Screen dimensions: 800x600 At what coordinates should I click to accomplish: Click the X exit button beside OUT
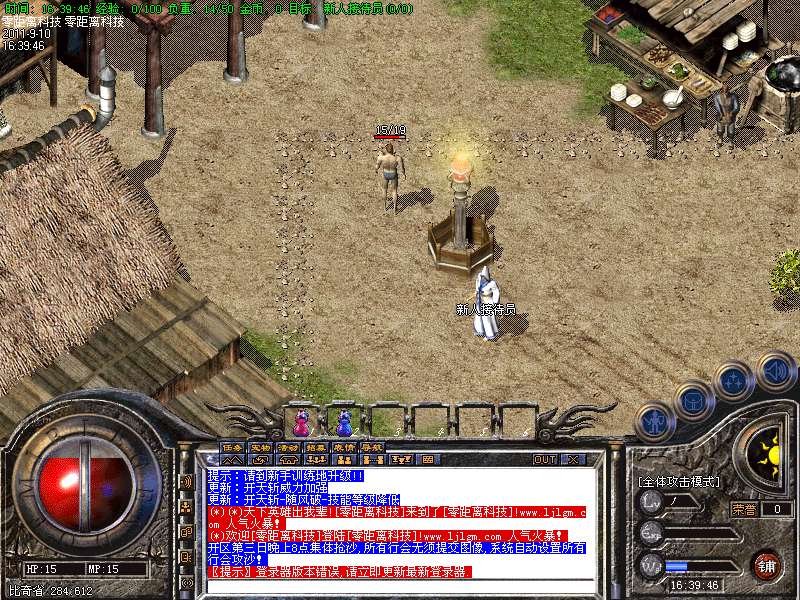[x=572, y=460]
